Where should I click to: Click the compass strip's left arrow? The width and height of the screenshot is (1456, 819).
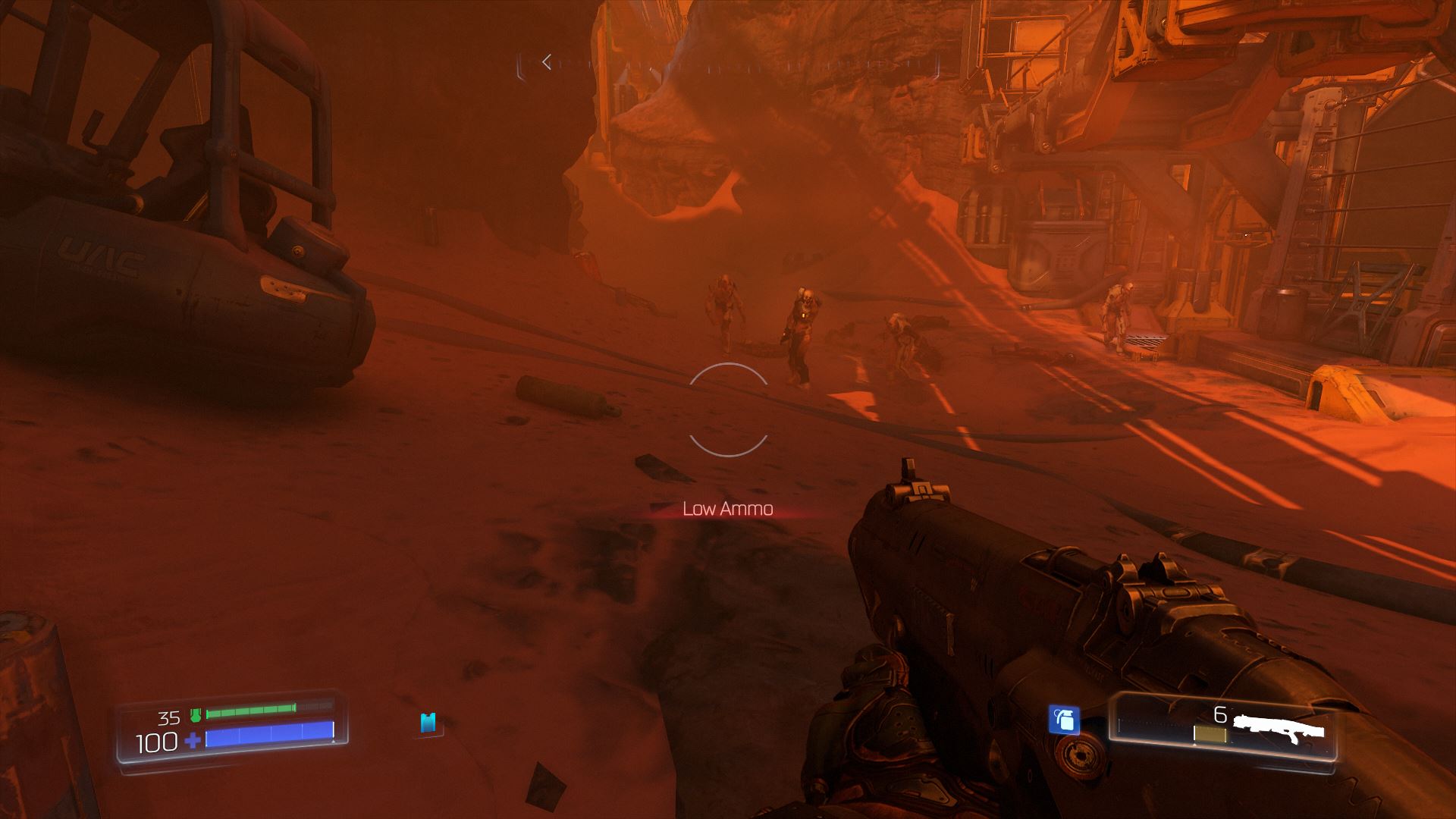click(x=547, y=63)
